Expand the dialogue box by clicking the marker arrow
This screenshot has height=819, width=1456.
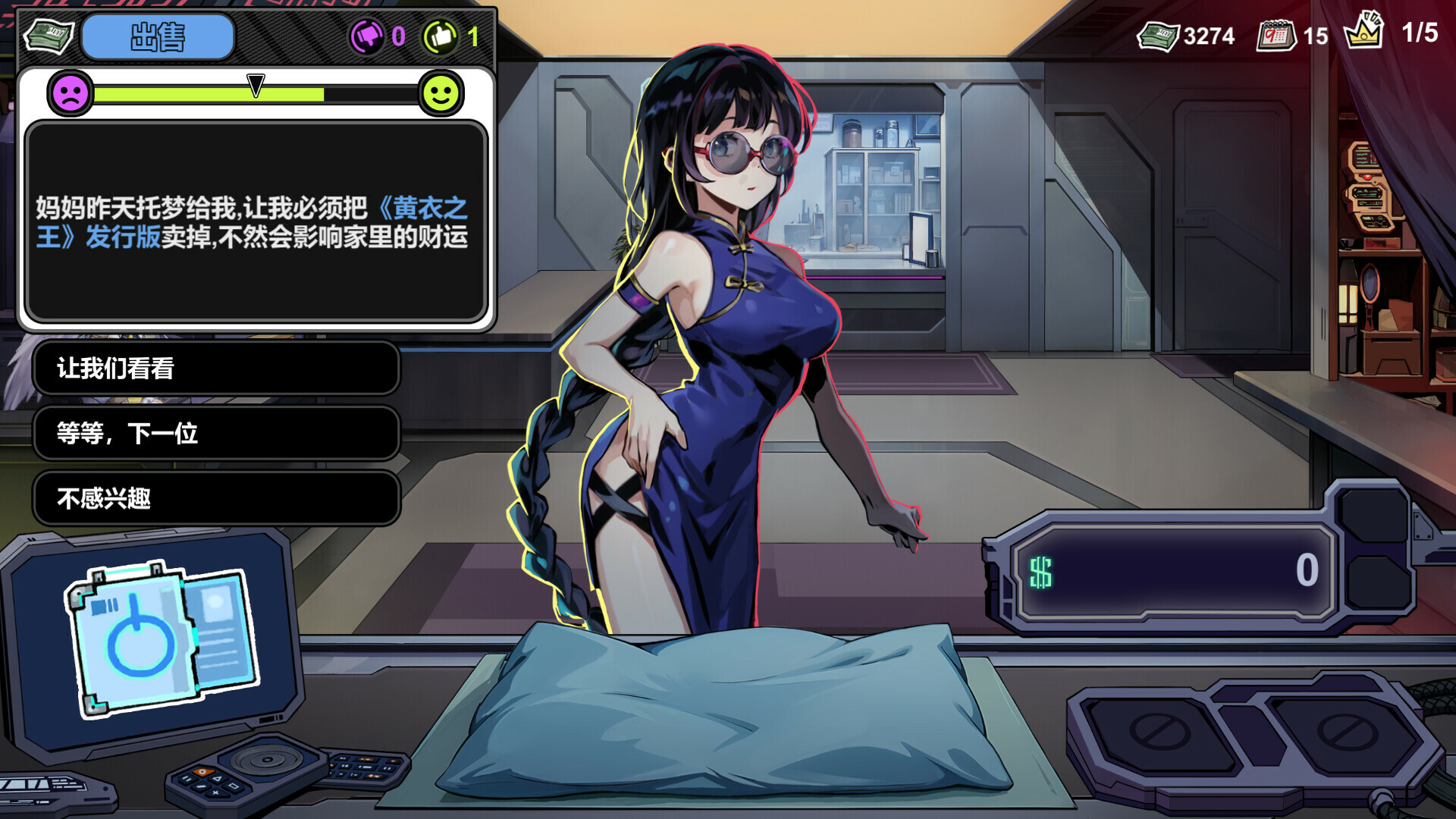pyautogui.click(x=256, y=86)
